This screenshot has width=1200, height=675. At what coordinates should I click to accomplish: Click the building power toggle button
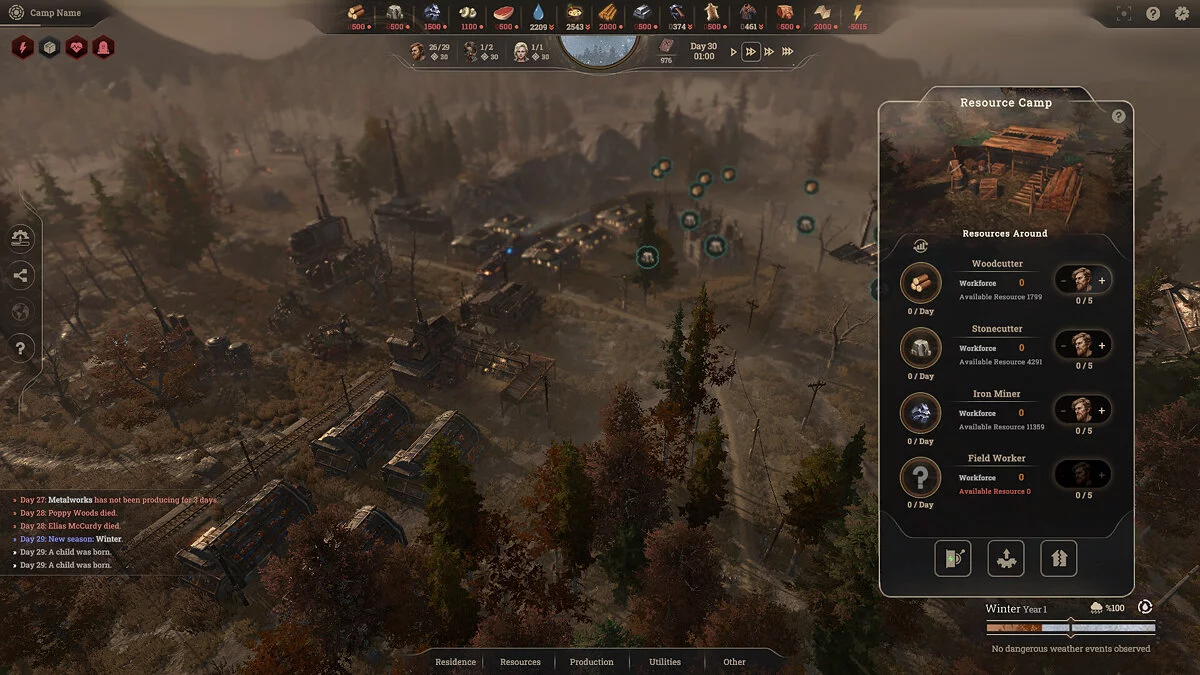(x=953, y=558)
